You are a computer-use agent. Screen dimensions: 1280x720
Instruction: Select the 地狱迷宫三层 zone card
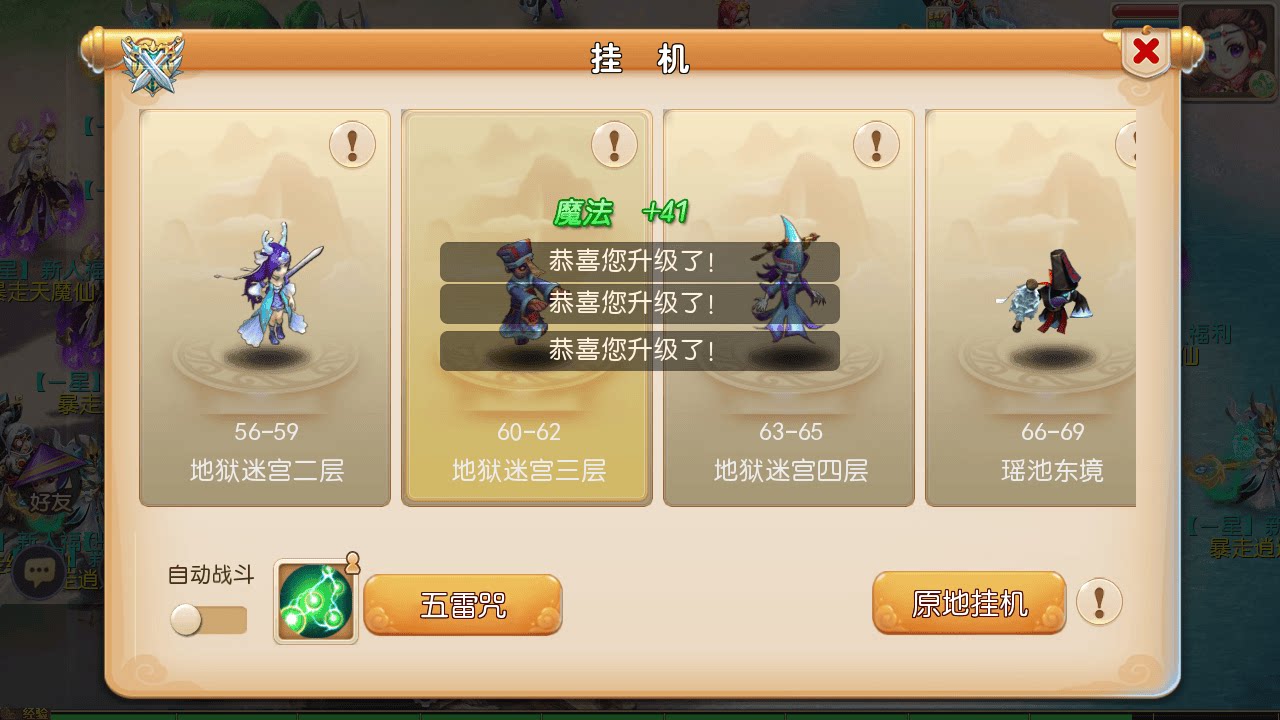click(527, 440)
